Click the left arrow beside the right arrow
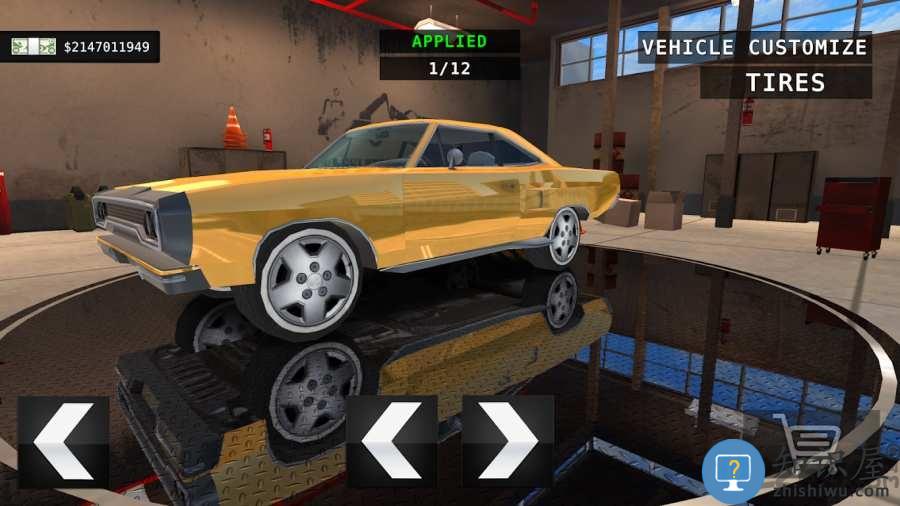The image size is (900, 506). (x=391, y=441)
